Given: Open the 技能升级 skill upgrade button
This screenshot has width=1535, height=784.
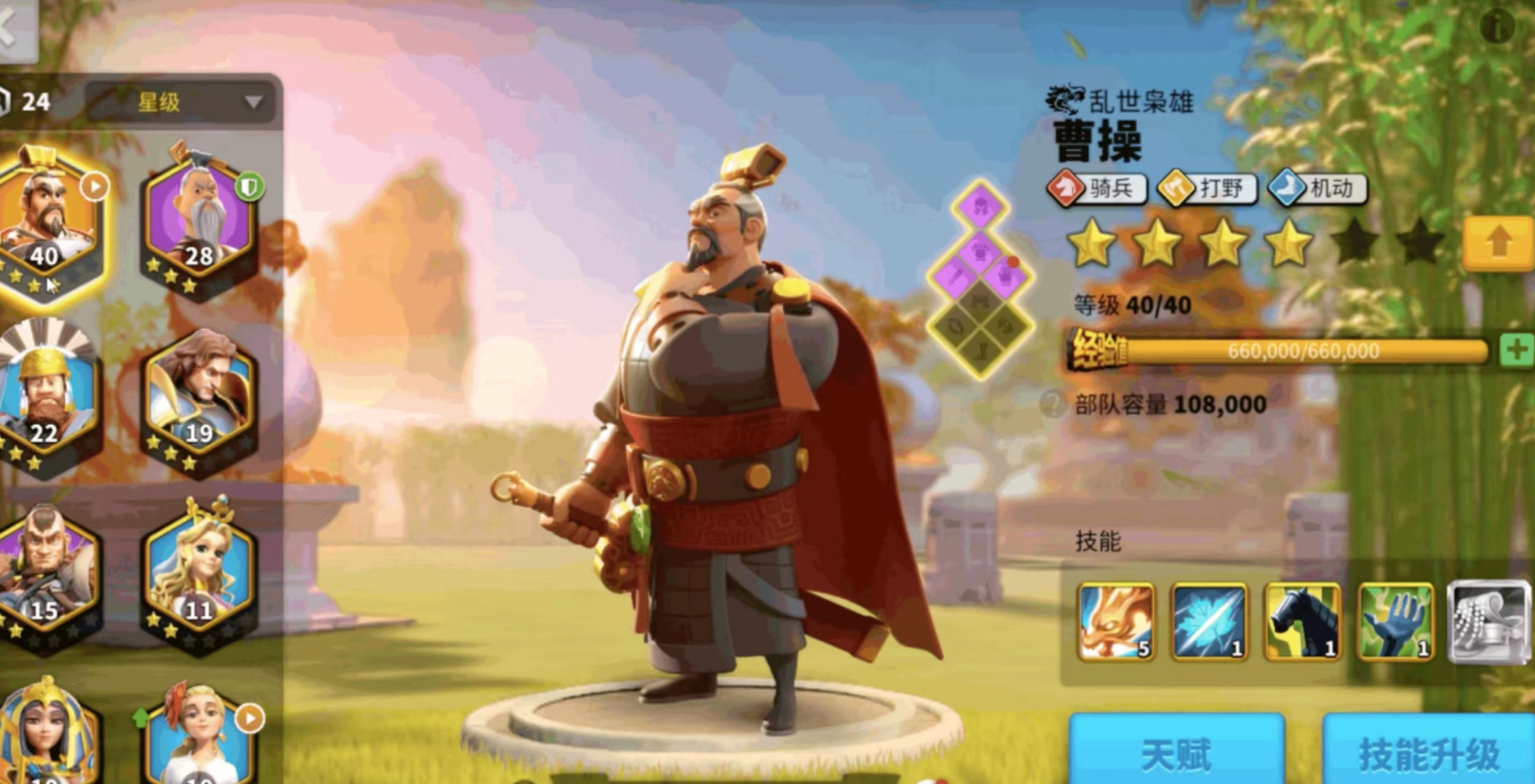Looking at the screenshot, I should (1426, 750).
